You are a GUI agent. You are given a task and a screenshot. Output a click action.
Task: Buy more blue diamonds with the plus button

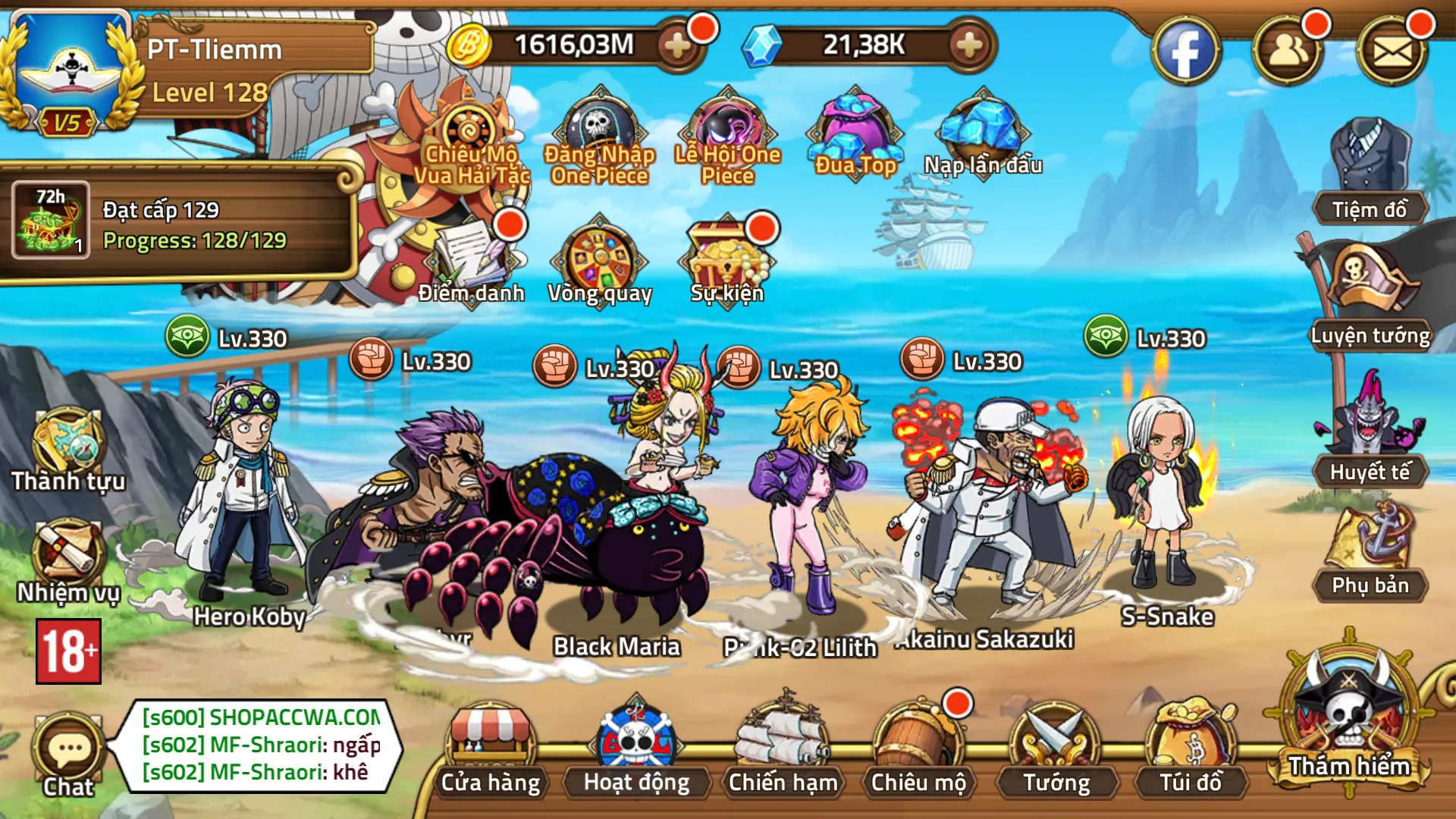pos(968,46)
